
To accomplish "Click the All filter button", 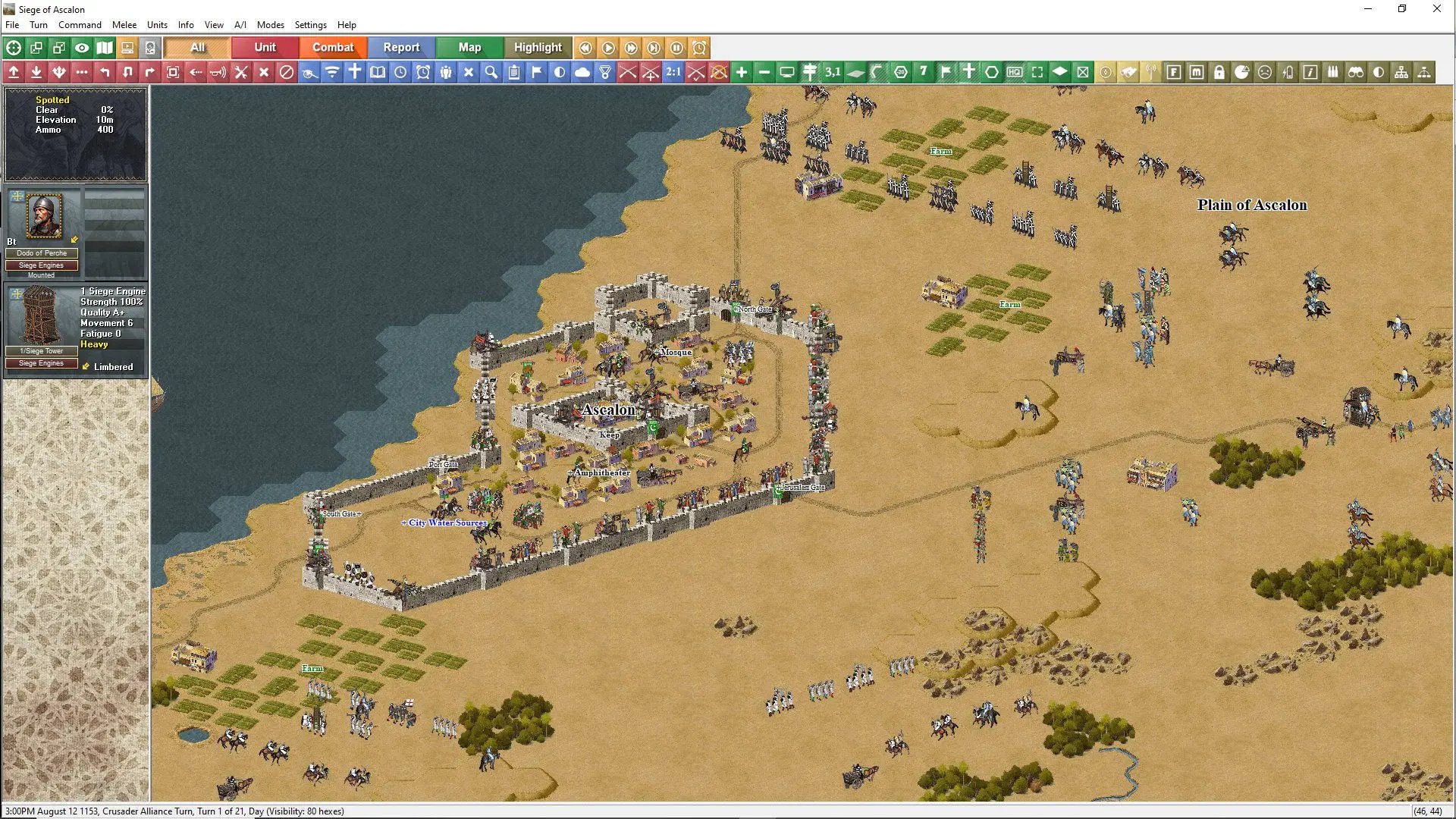I will (196, 47).
